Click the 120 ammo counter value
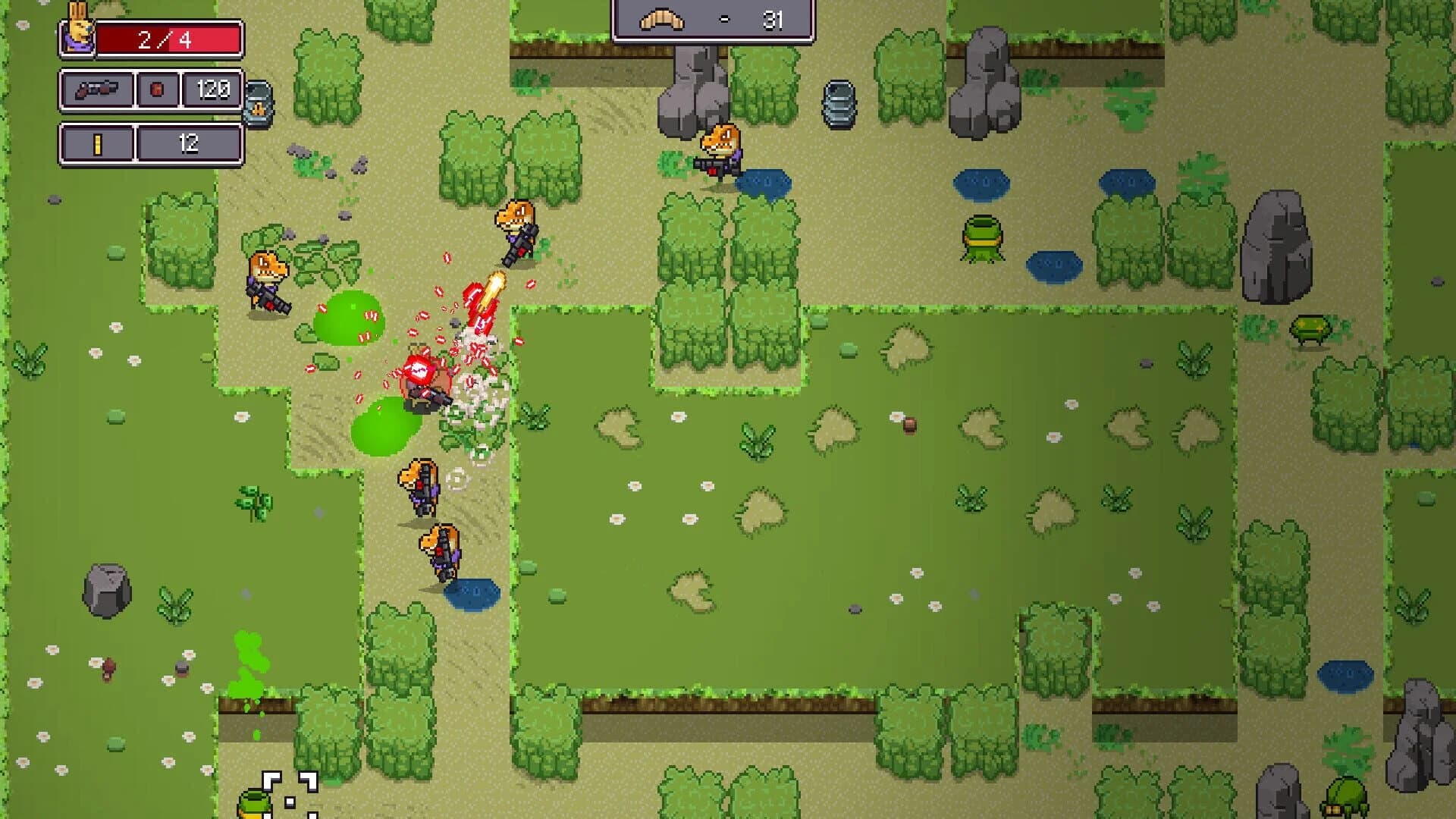This screenshot has height=819, width=1456. (x=212, y=89)
